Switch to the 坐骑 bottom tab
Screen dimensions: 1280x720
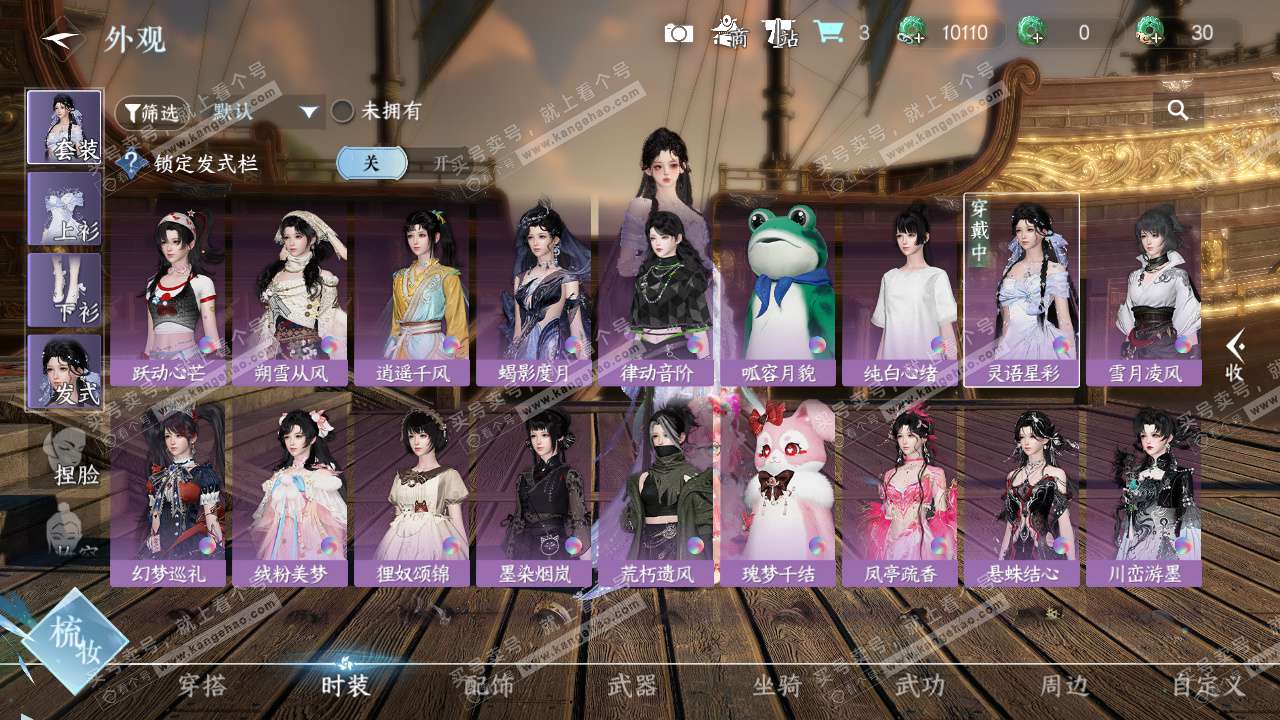pyautogui.click(x=776, y=685)
